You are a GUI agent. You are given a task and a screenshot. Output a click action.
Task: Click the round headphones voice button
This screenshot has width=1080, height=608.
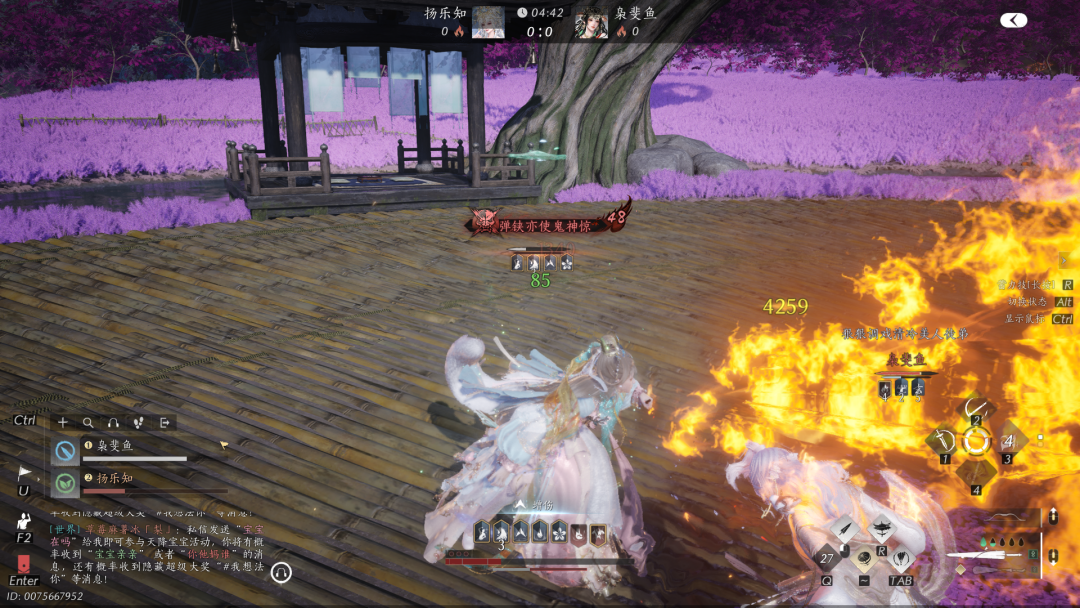pyautogui.click(x=281, y=572)
